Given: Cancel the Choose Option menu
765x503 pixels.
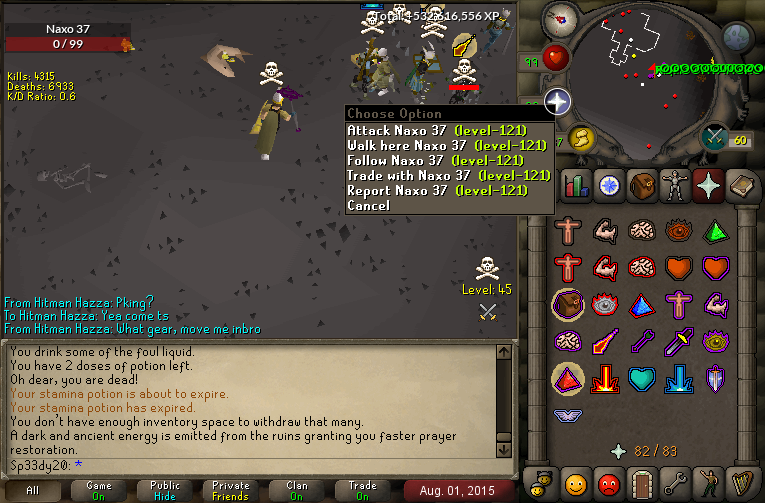Looking at the screenshot, I should (368, 205).
